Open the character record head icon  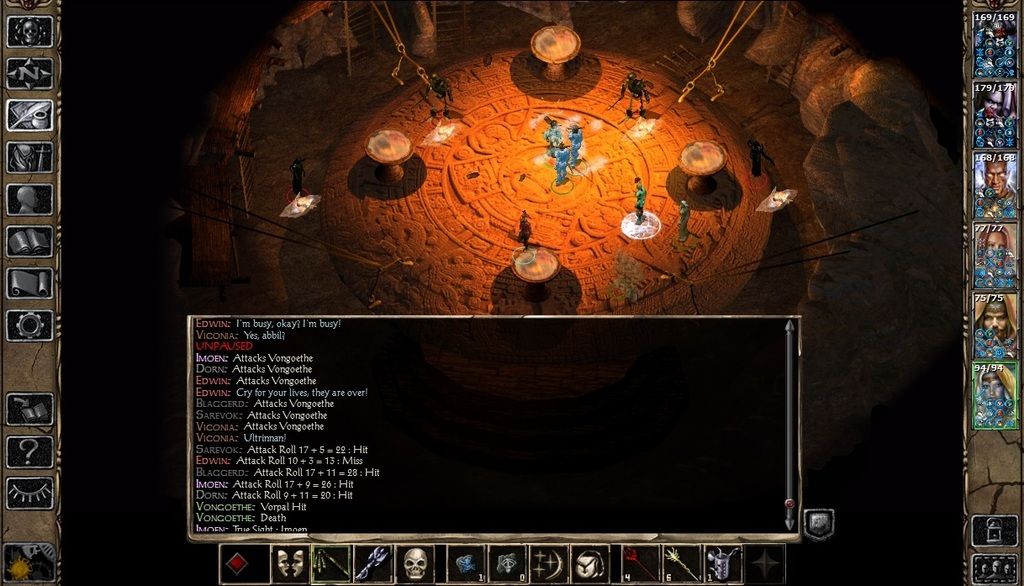click(30, 199)
